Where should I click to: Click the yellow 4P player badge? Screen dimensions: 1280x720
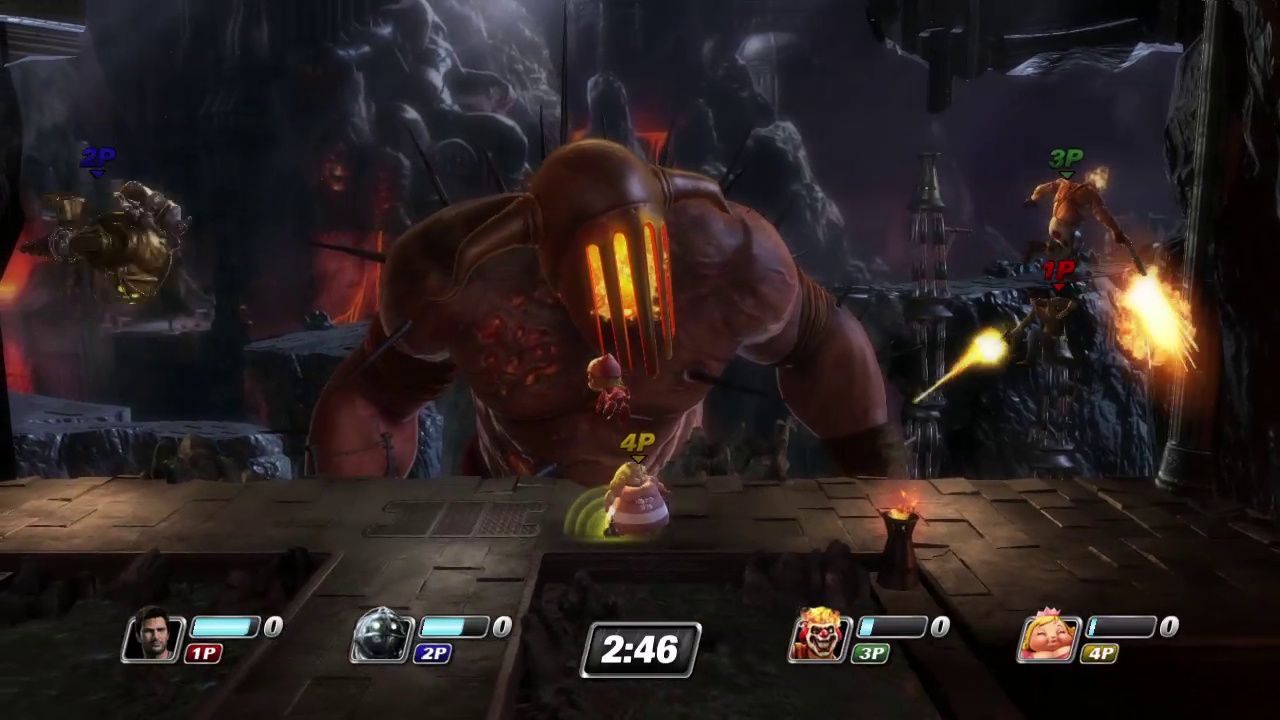pyautogui.click(x=1100, y=653)
